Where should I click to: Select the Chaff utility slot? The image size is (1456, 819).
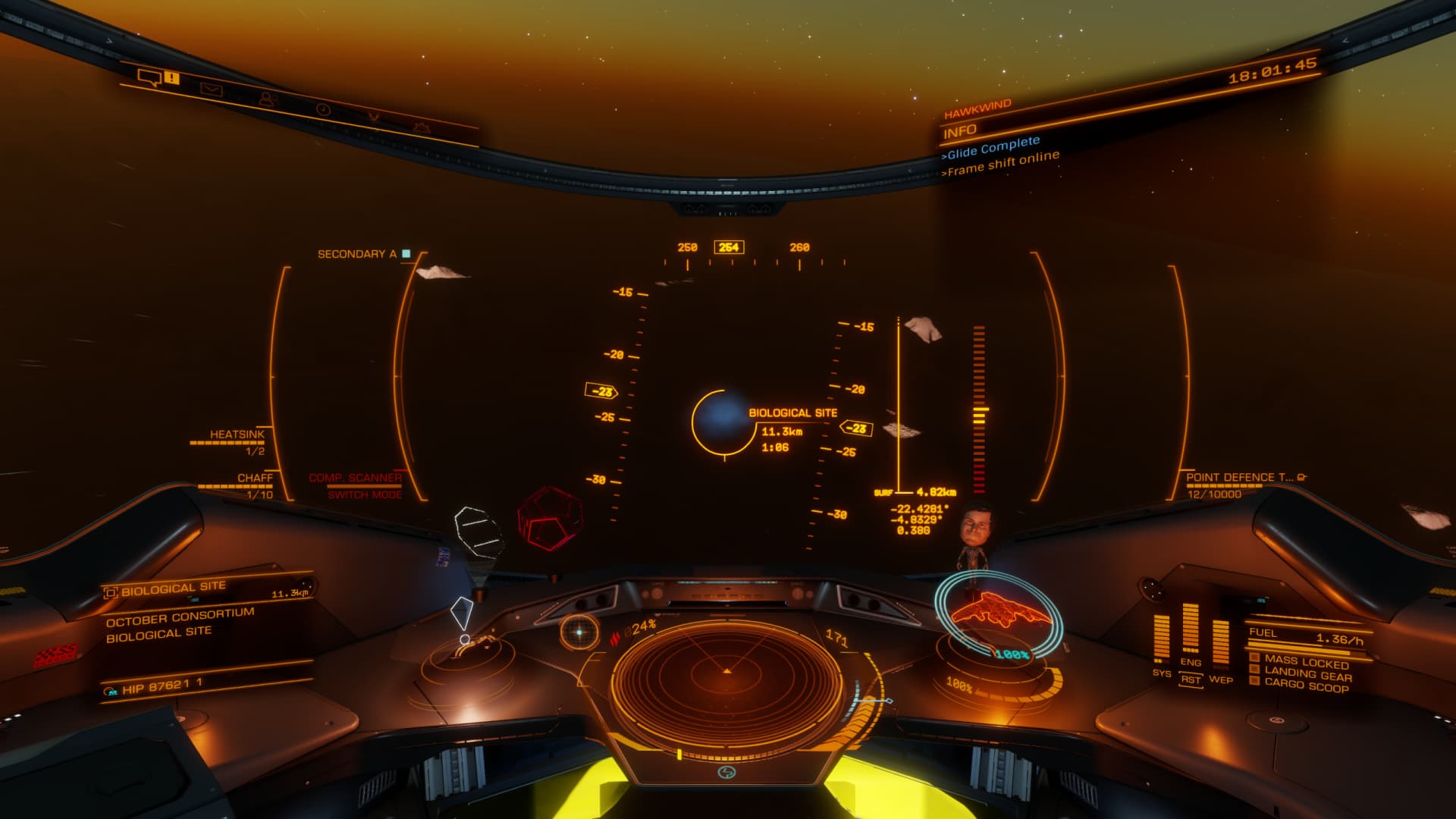[254, 479]
